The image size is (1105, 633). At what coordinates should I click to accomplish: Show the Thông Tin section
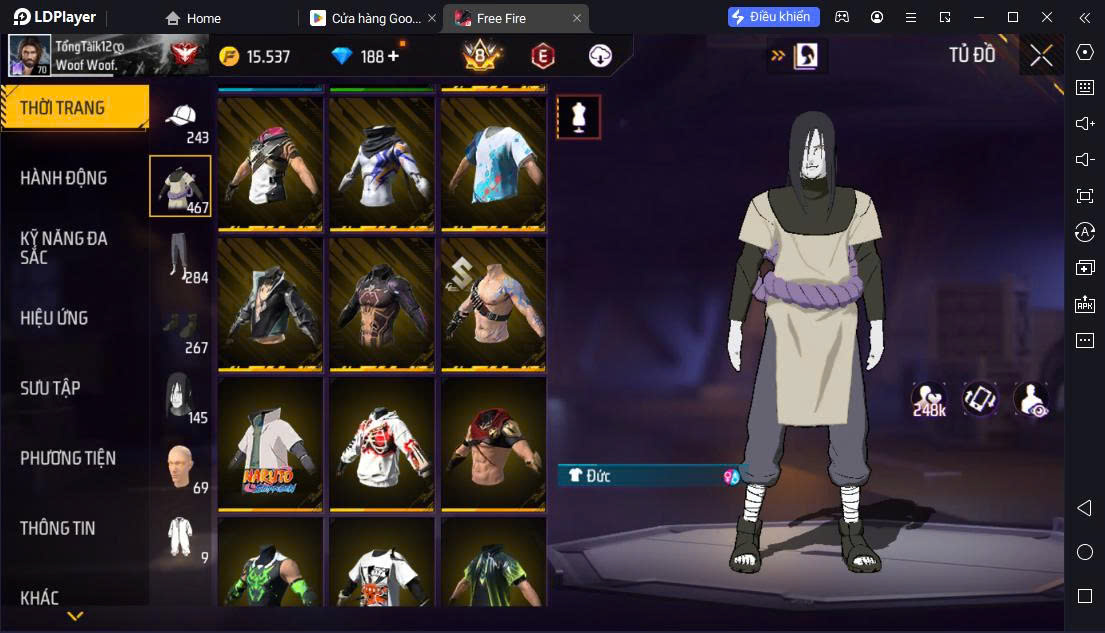coord(58,528)
